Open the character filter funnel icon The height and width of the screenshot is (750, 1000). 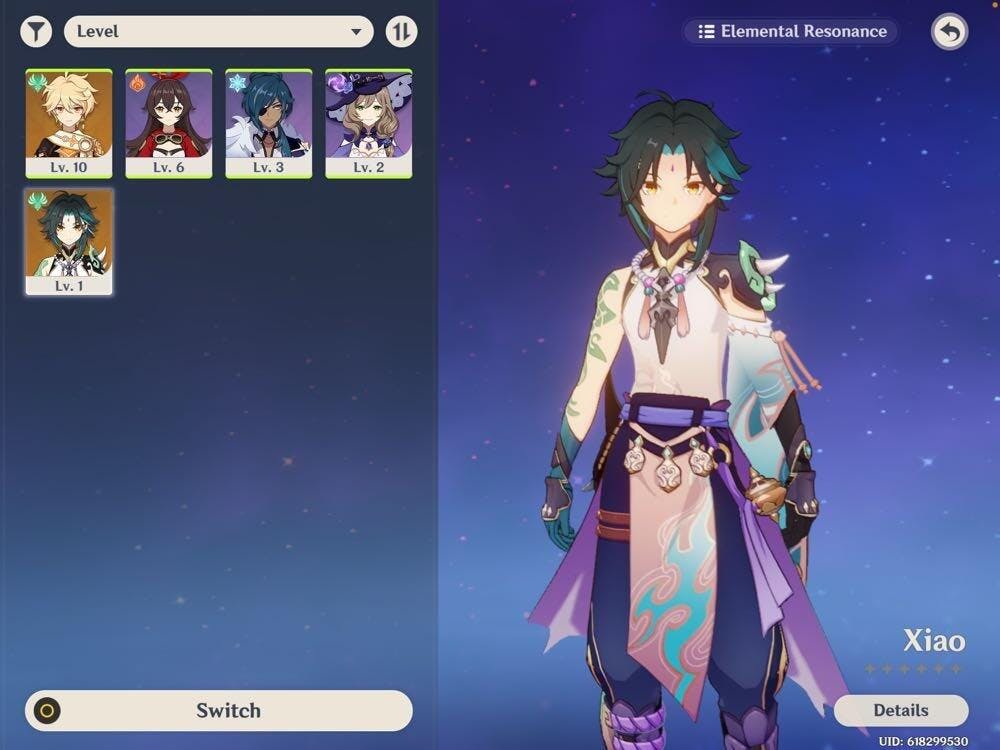(x=36, y=32)
